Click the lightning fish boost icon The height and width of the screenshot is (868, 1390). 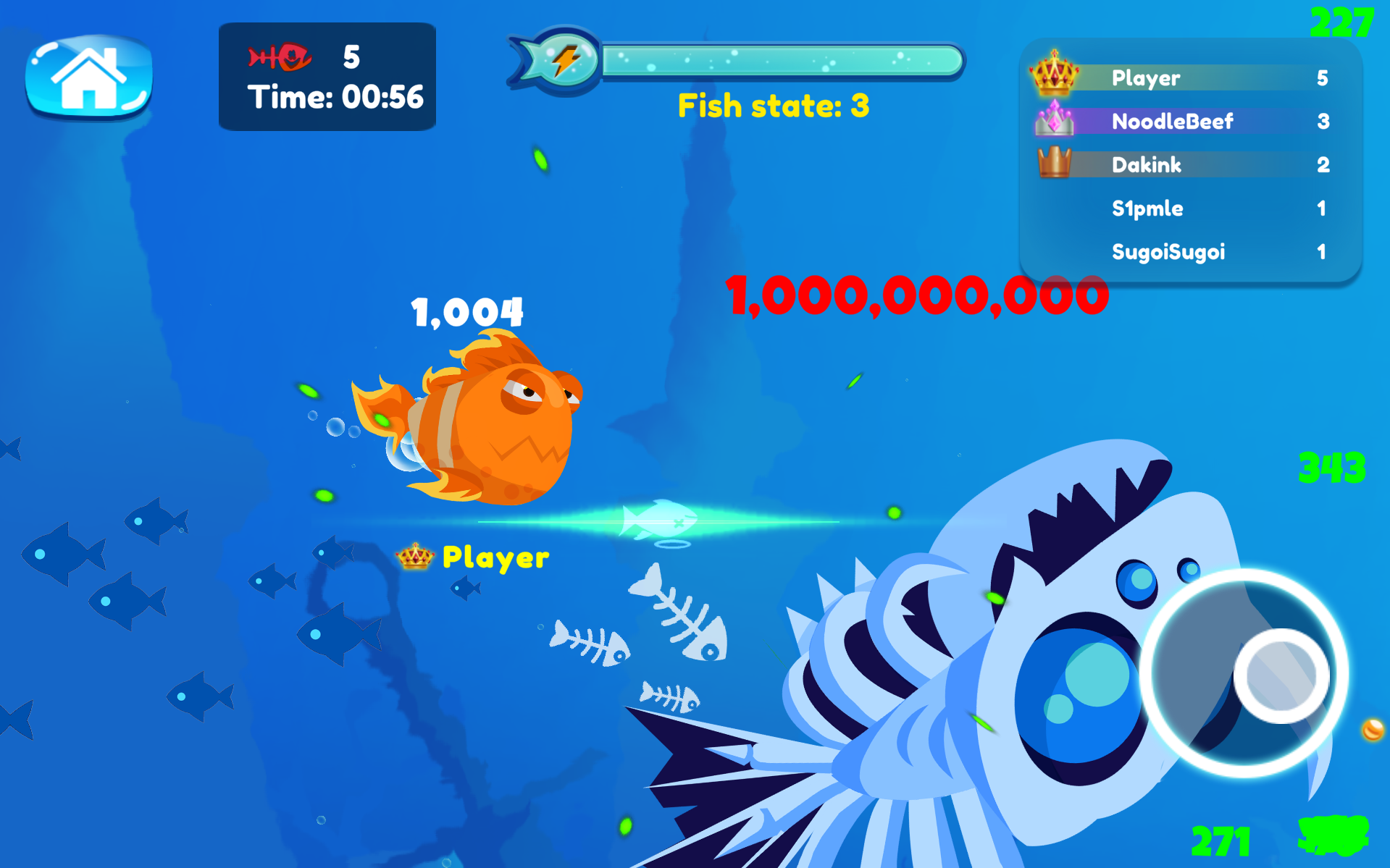click(x=561, y=59)
